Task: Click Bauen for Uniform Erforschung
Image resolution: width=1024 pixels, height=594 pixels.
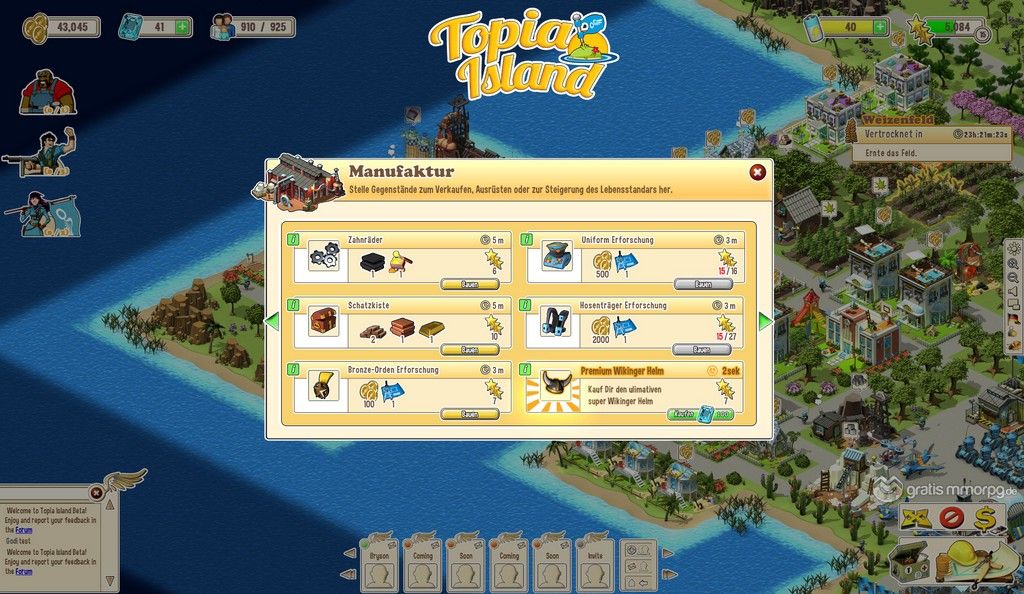Action: [702, 284]
